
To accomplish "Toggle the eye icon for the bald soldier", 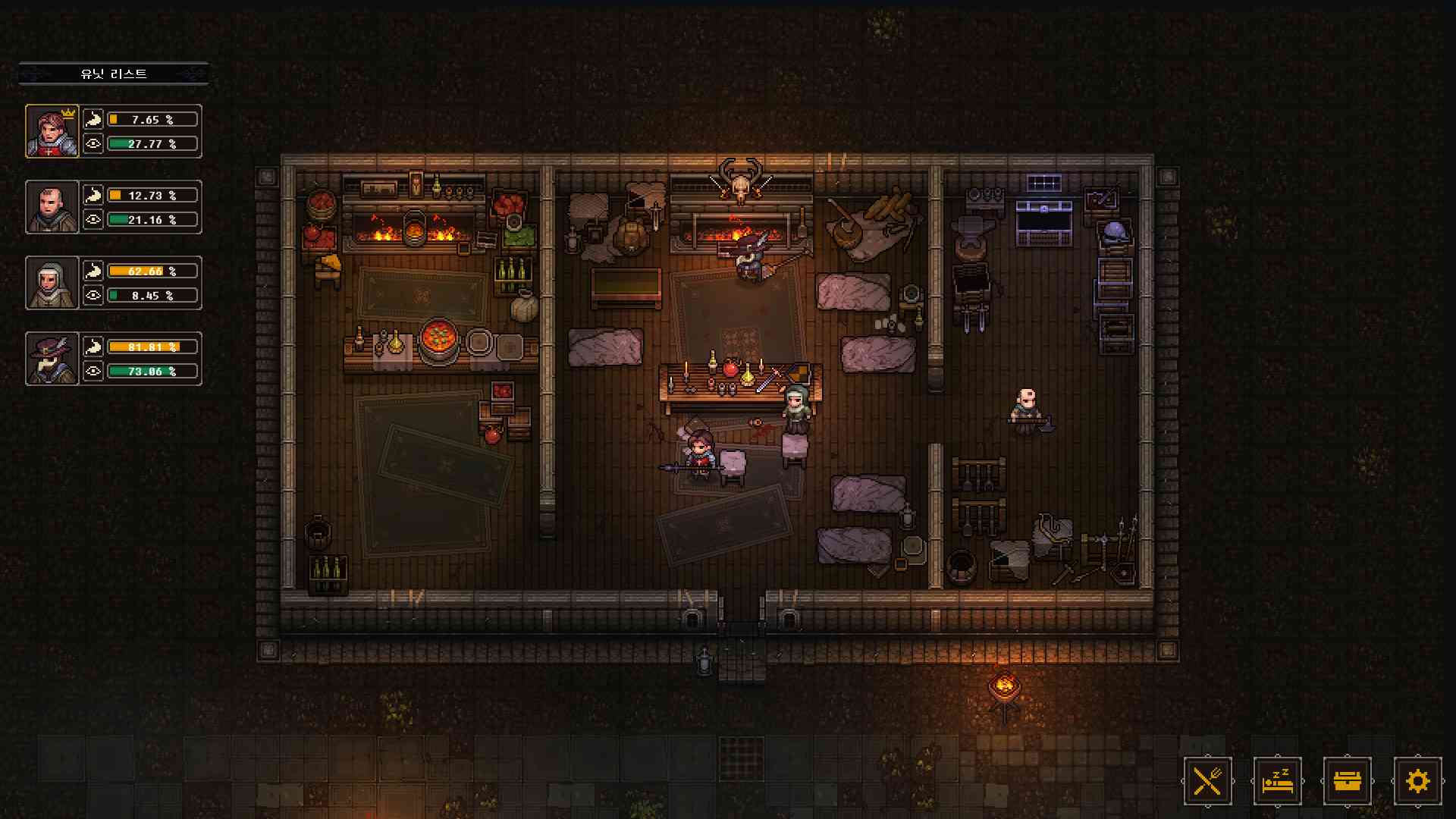I will 93,221.
